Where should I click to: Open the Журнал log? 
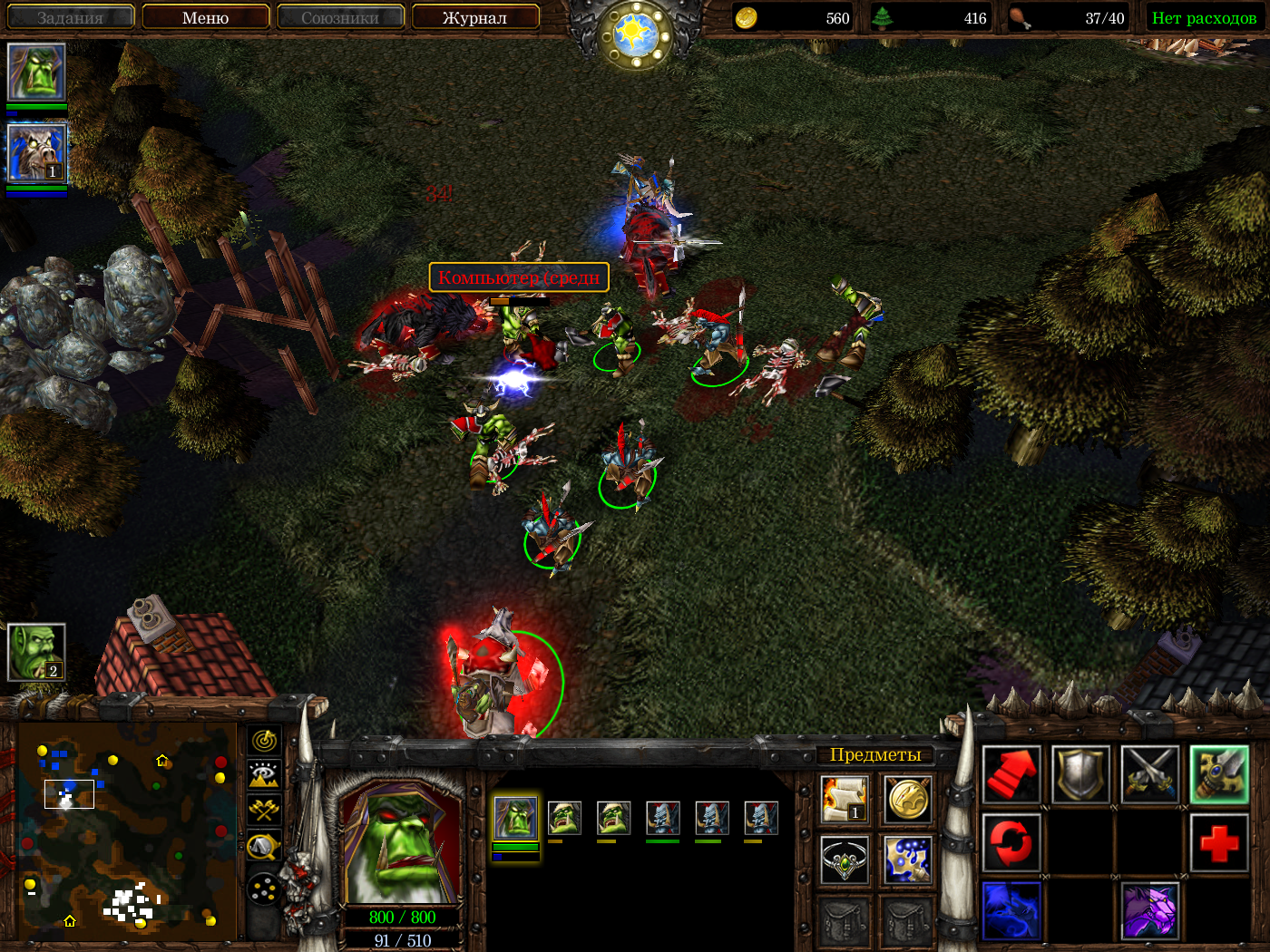tap(474, 17)
